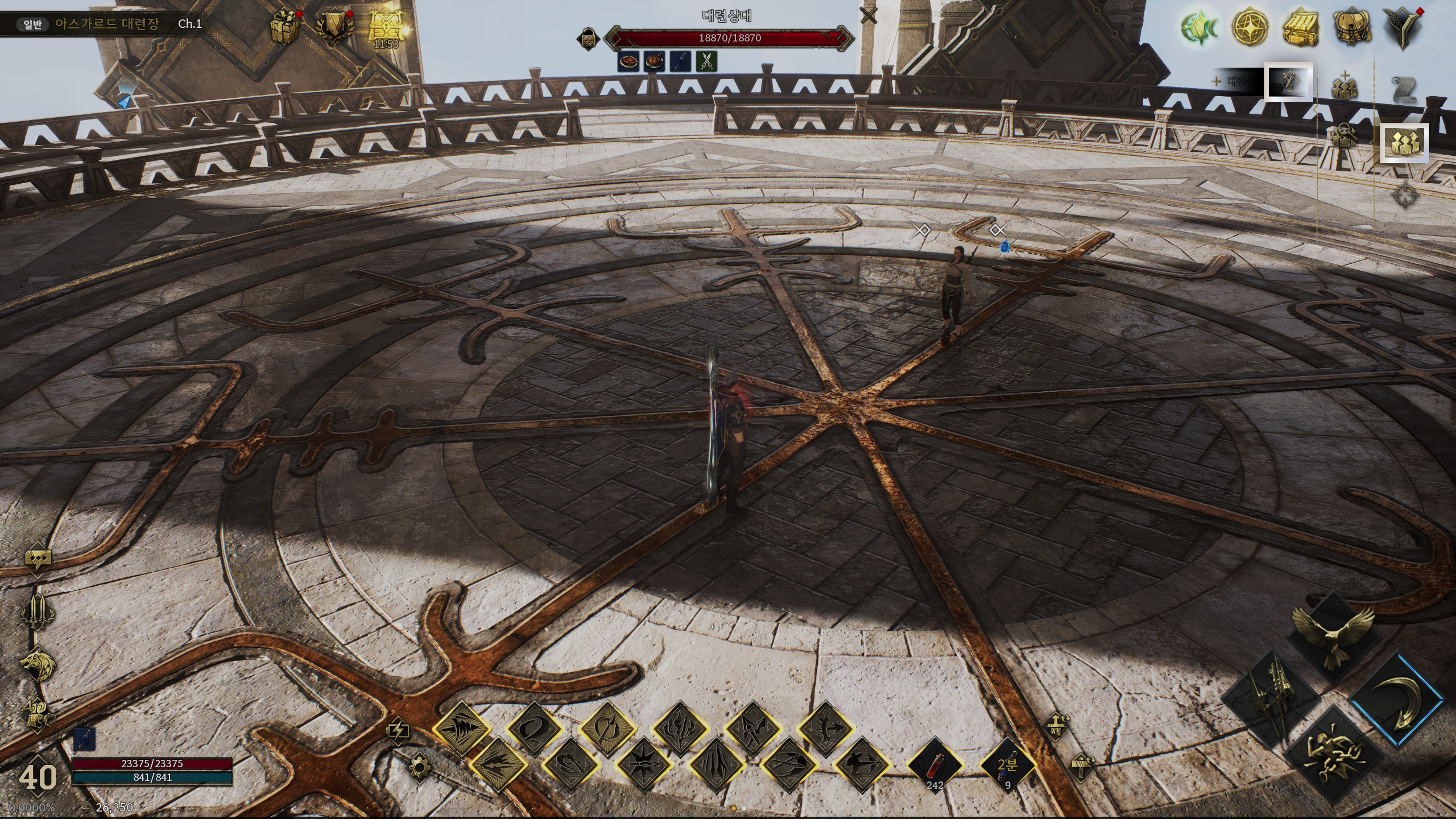This screenshot has width=1456, height=819.
Task: Open the laurel shield achievements icon
Action: coord(334,27)
